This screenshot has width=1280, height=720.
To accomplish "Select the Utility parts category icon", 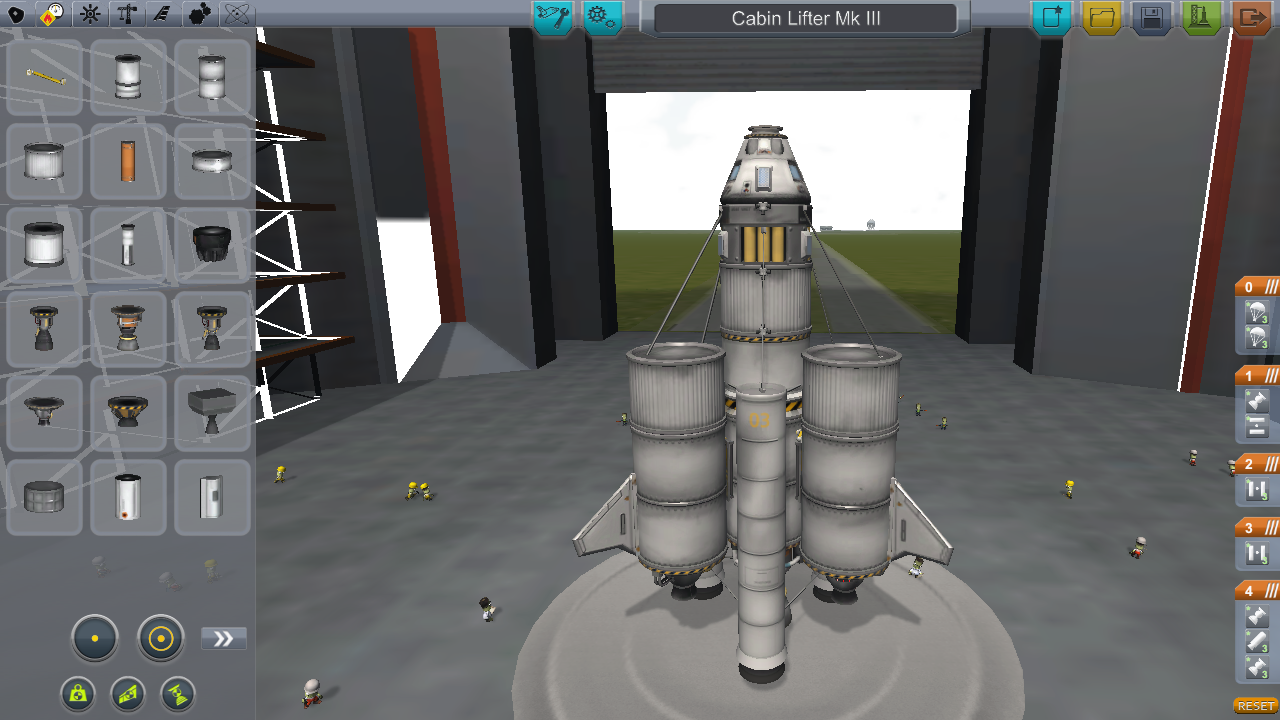I will [201, 15].
